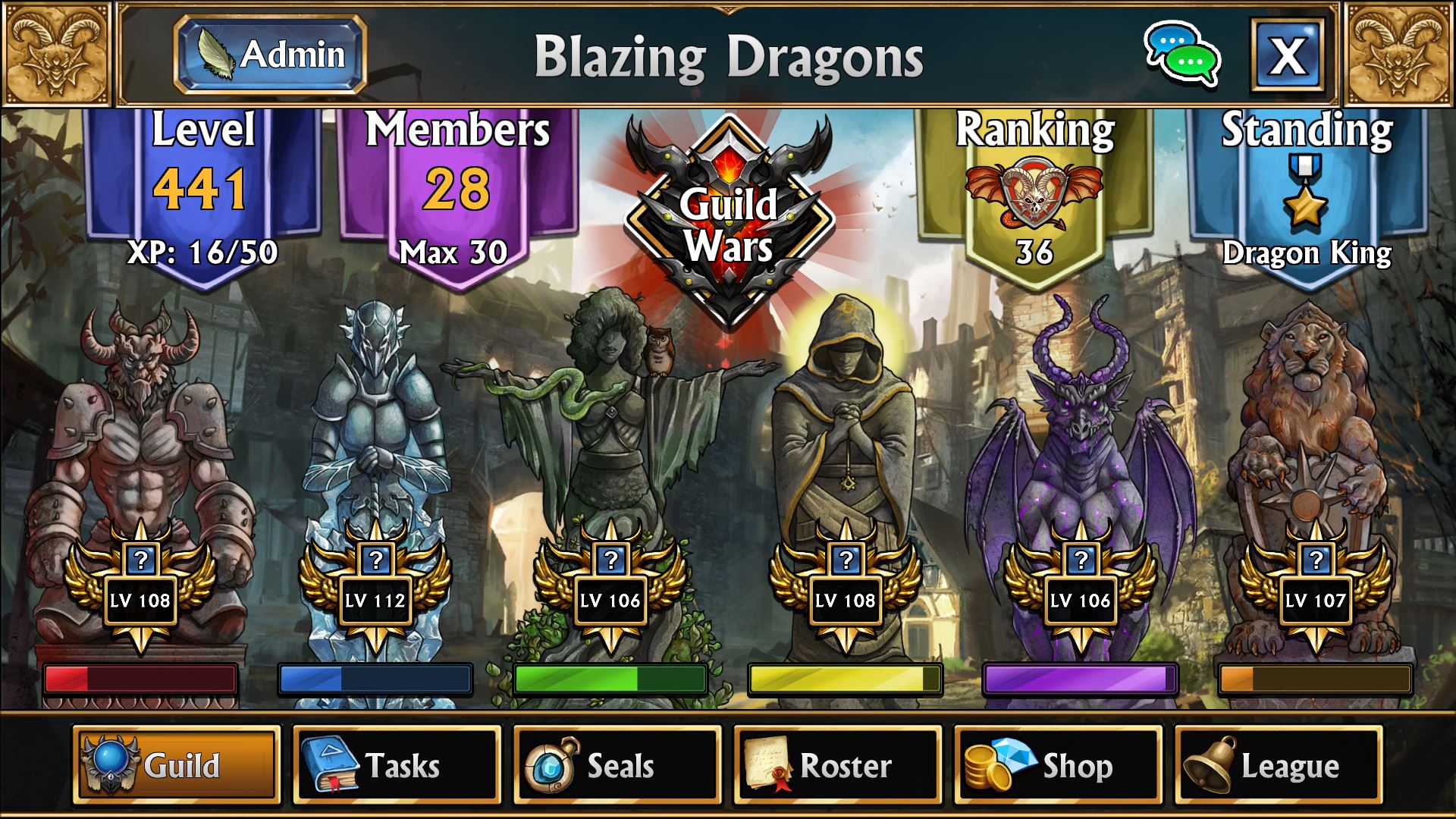The height and width of the screenshot is (819, 1456).
Task: View the guild Roster
Action: tap(837, 764)
